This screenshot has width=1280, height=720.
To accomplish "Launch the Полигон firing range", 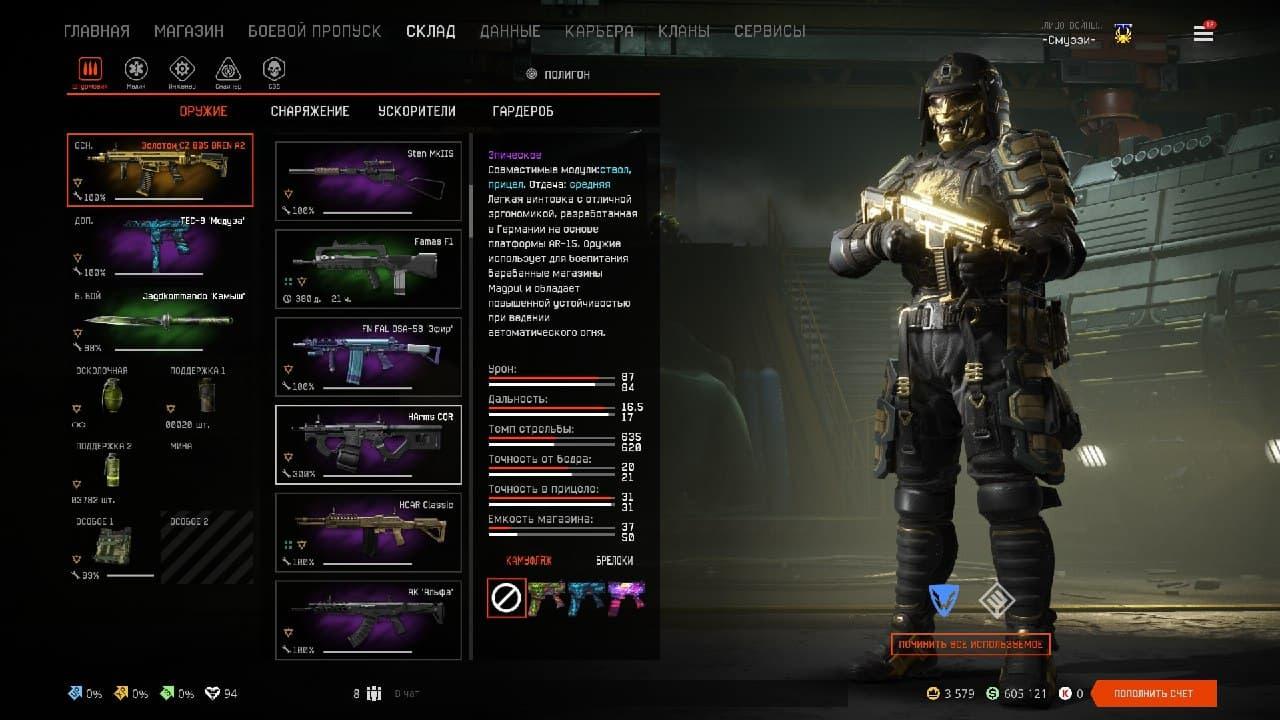I will tap(558, 74).
